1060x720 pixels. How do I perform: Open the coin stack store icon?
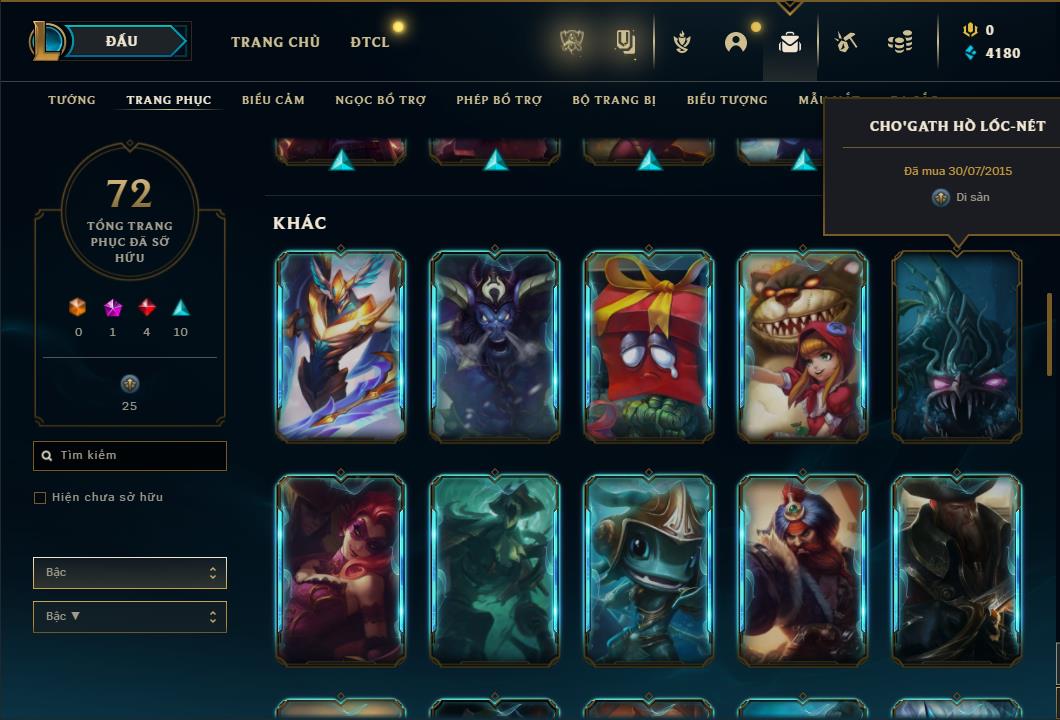pyautogui.click(x=900, y=42)
